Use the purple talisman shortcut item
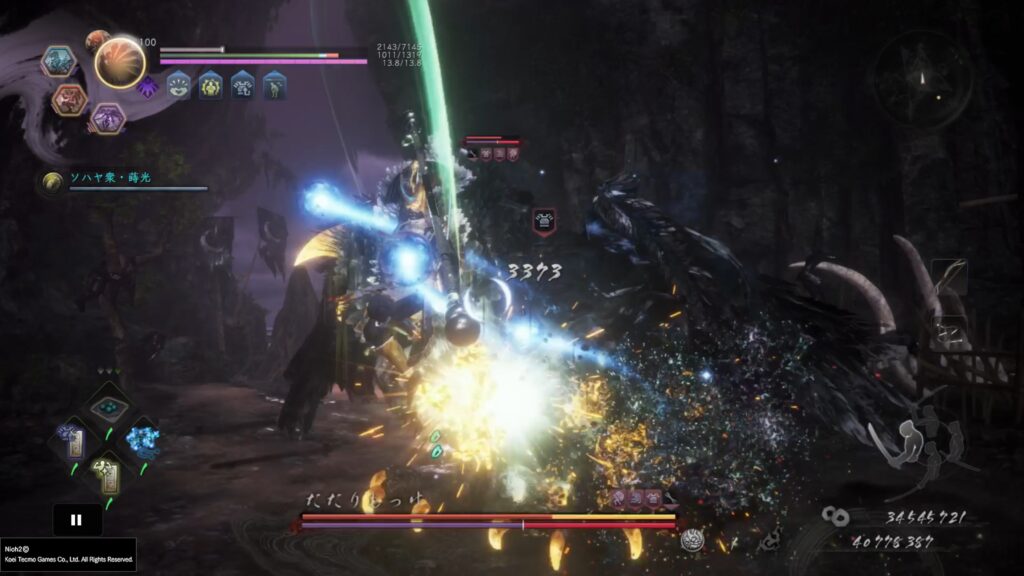The image size is (1024, 576). [75, 442]
